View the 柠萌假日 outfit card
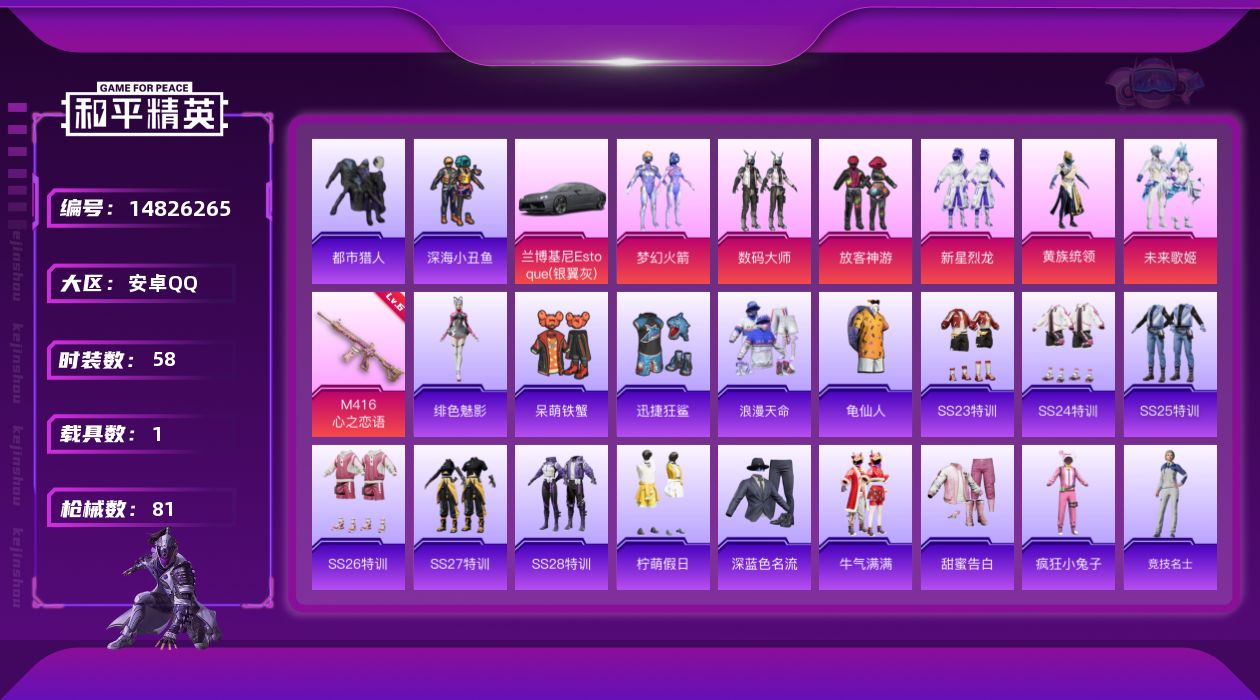1260x700 pixels. pyautogui.click(x=663, y=517)
